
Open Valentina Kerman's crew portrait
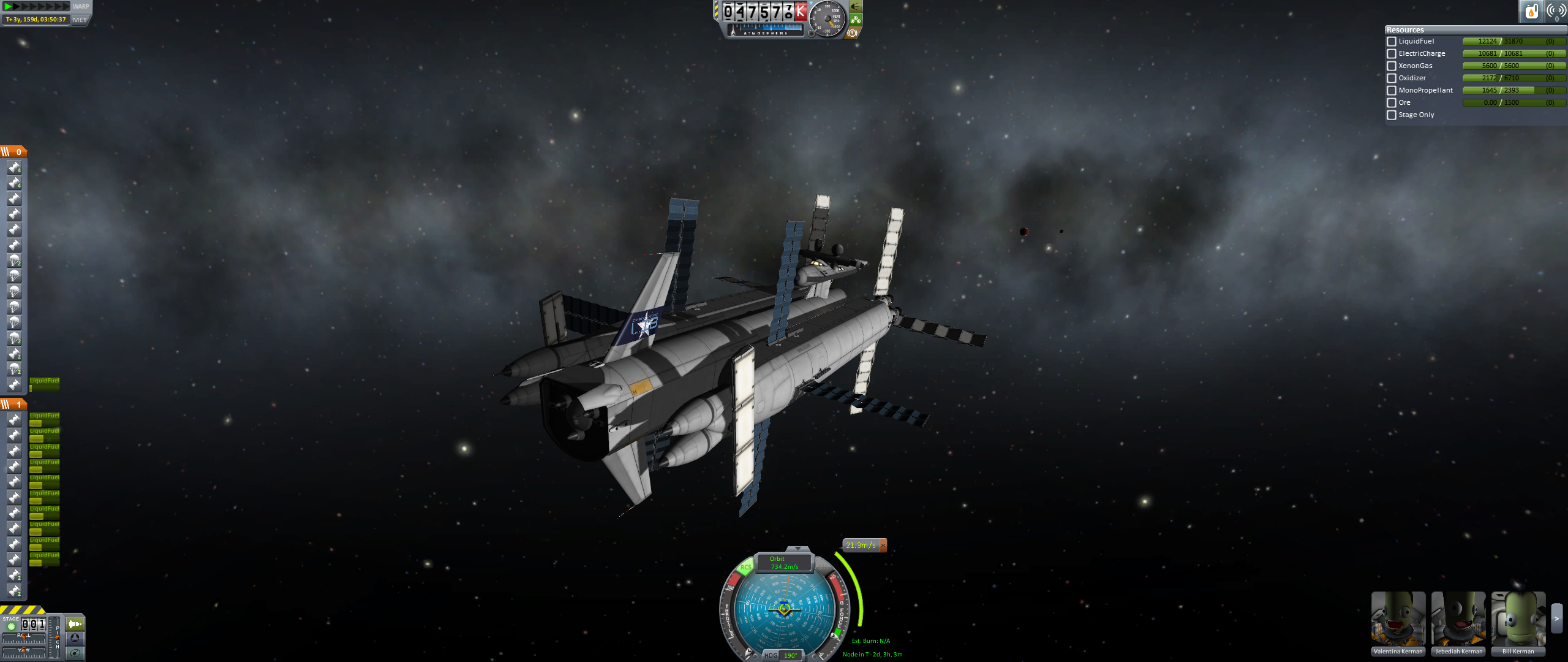tap(1398, 619)
